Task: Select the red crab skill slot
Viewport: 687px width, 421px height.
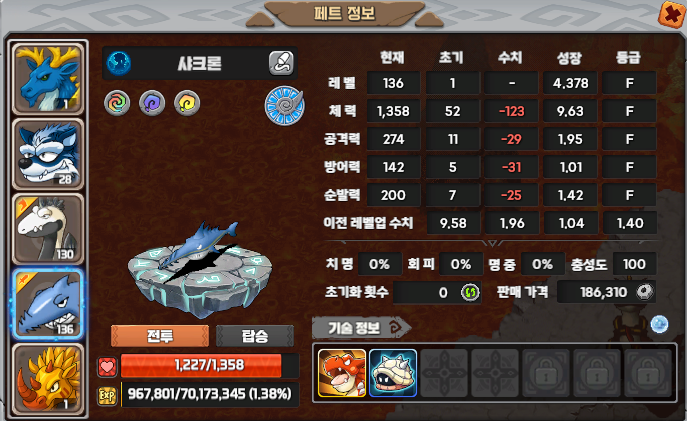Action: coord(342,372)
